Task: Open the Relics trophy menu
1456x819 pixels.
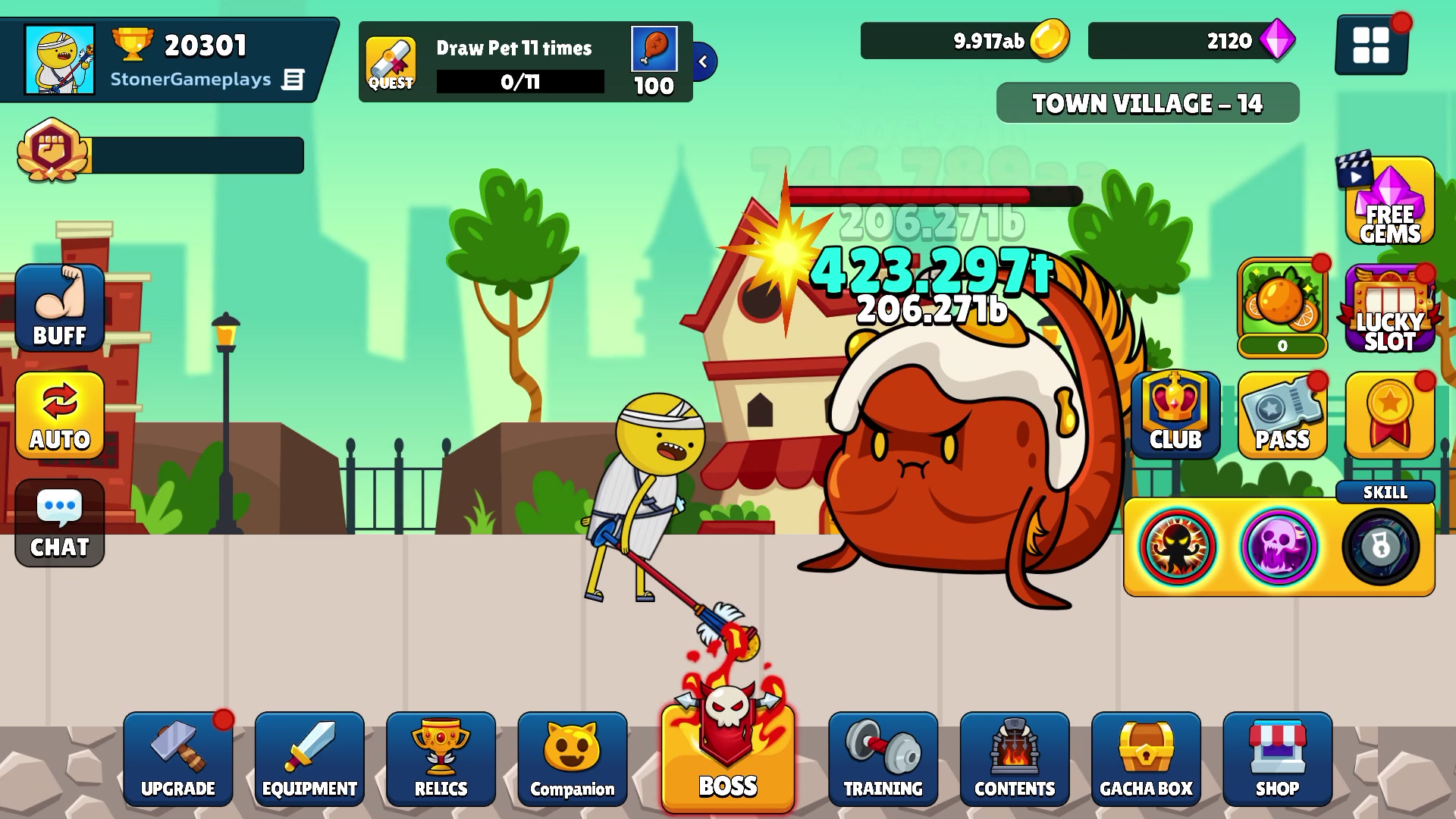Action: coord(441,758)
